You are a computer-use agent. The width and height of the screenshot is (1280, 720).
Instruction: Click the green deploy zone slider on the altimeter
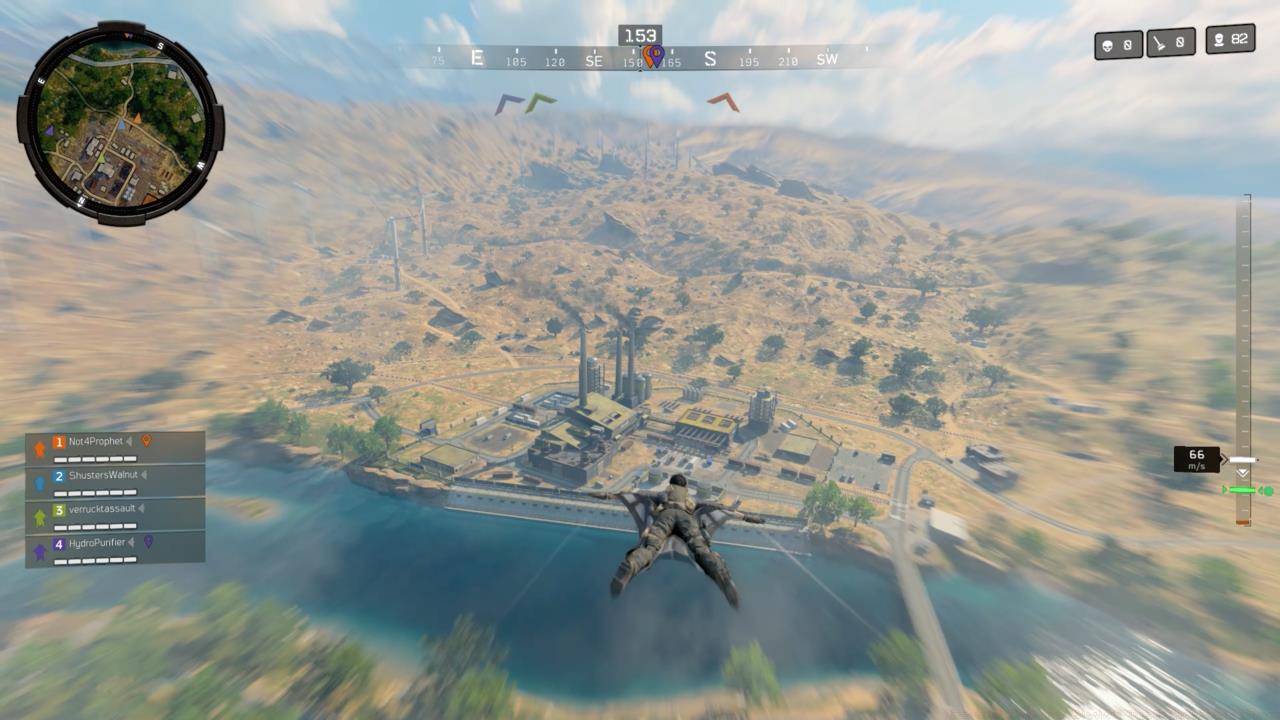point(1243,490)
